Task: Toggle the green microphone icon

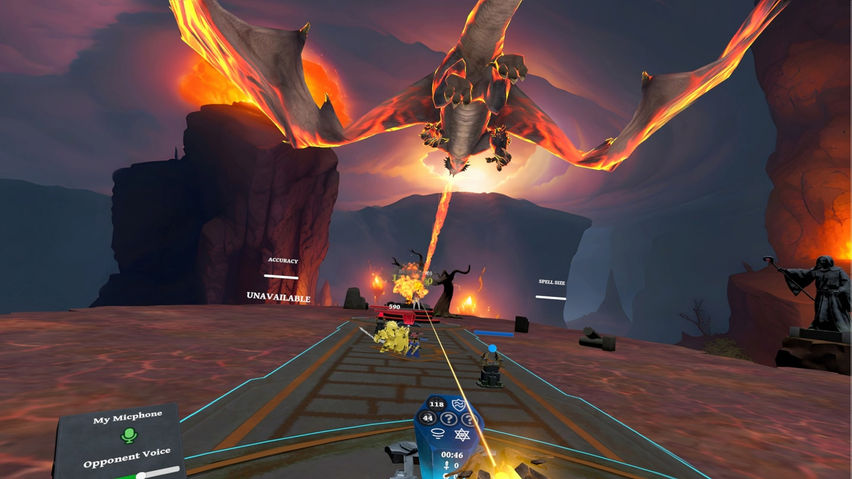Action: [128, 436]
